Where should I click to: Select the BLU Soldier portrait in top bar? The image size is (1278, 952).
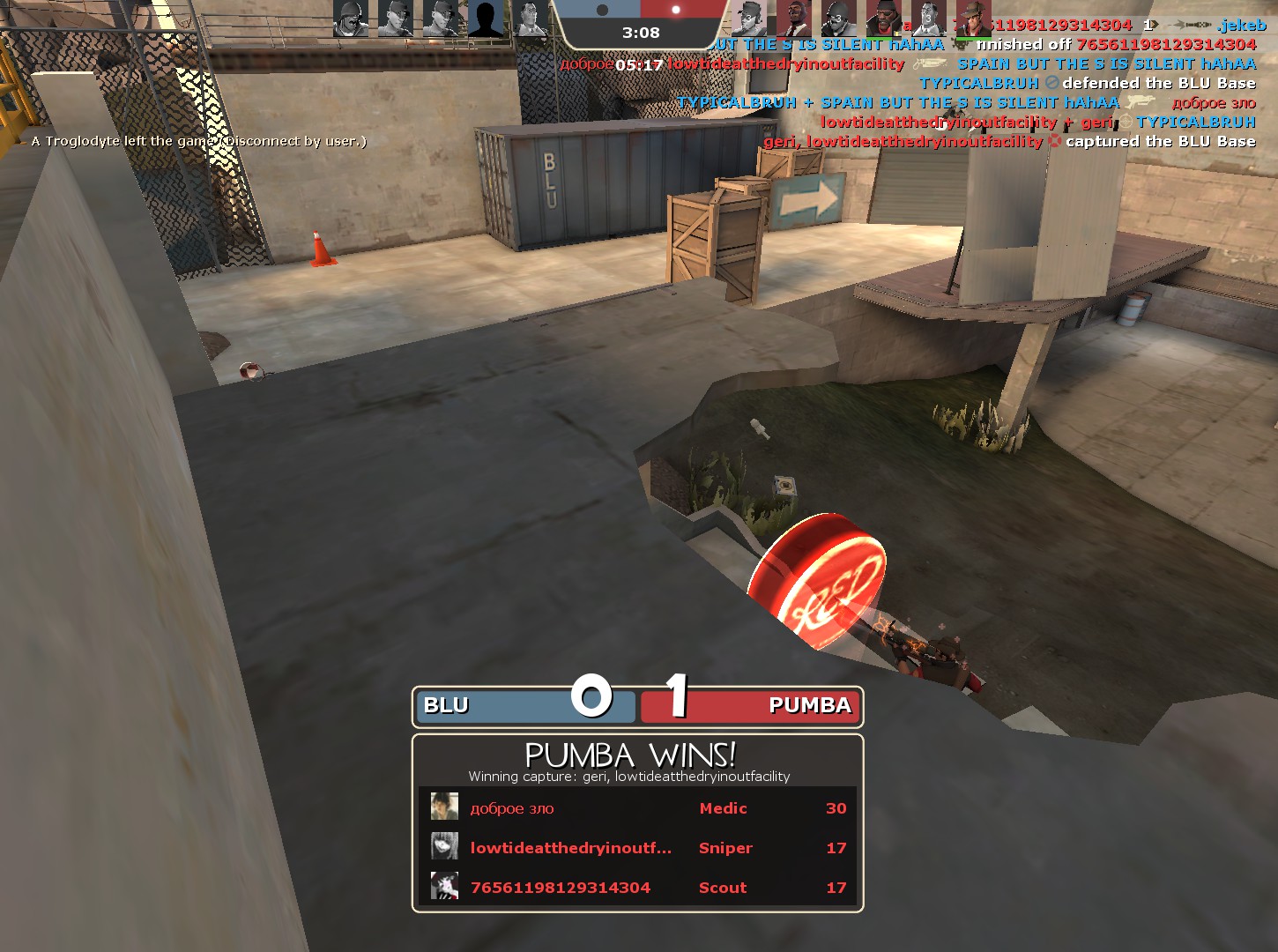point(351,19)
